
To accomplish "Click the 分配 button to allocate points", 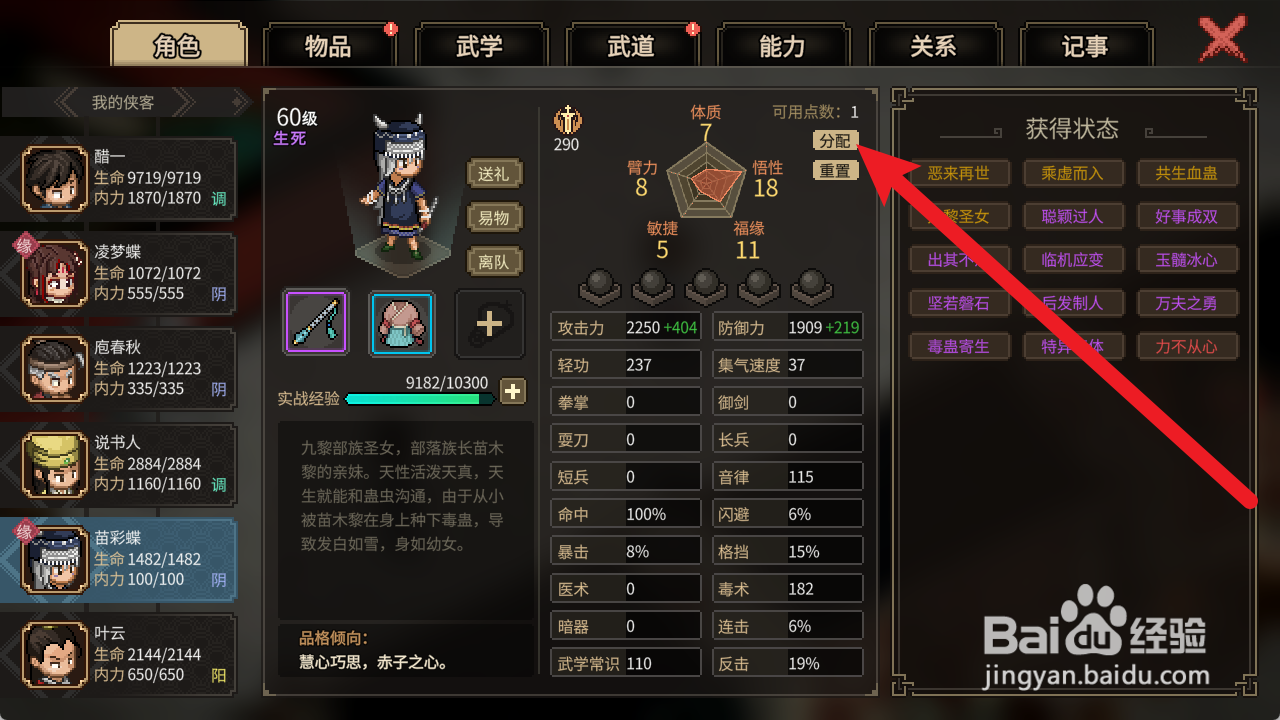I will point(835,141).
